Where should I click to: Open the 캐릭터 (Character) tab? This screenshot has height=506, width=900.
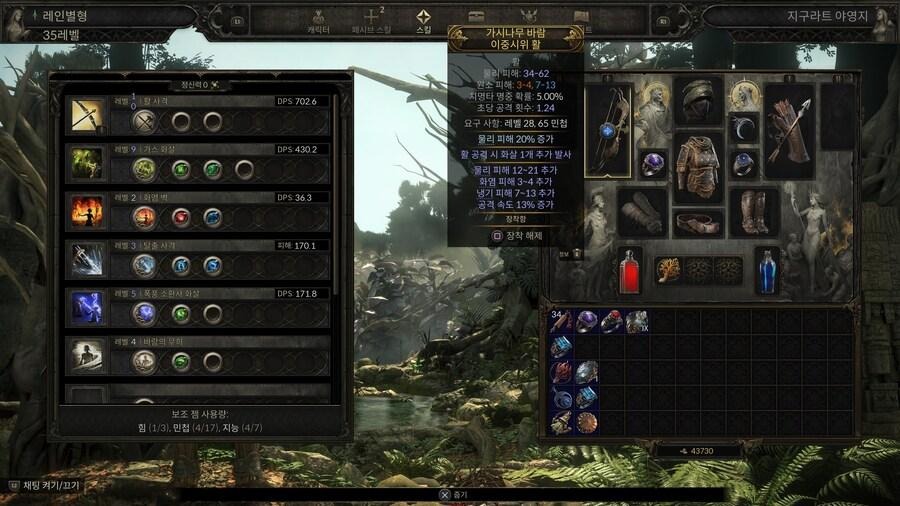coord(318,20)
